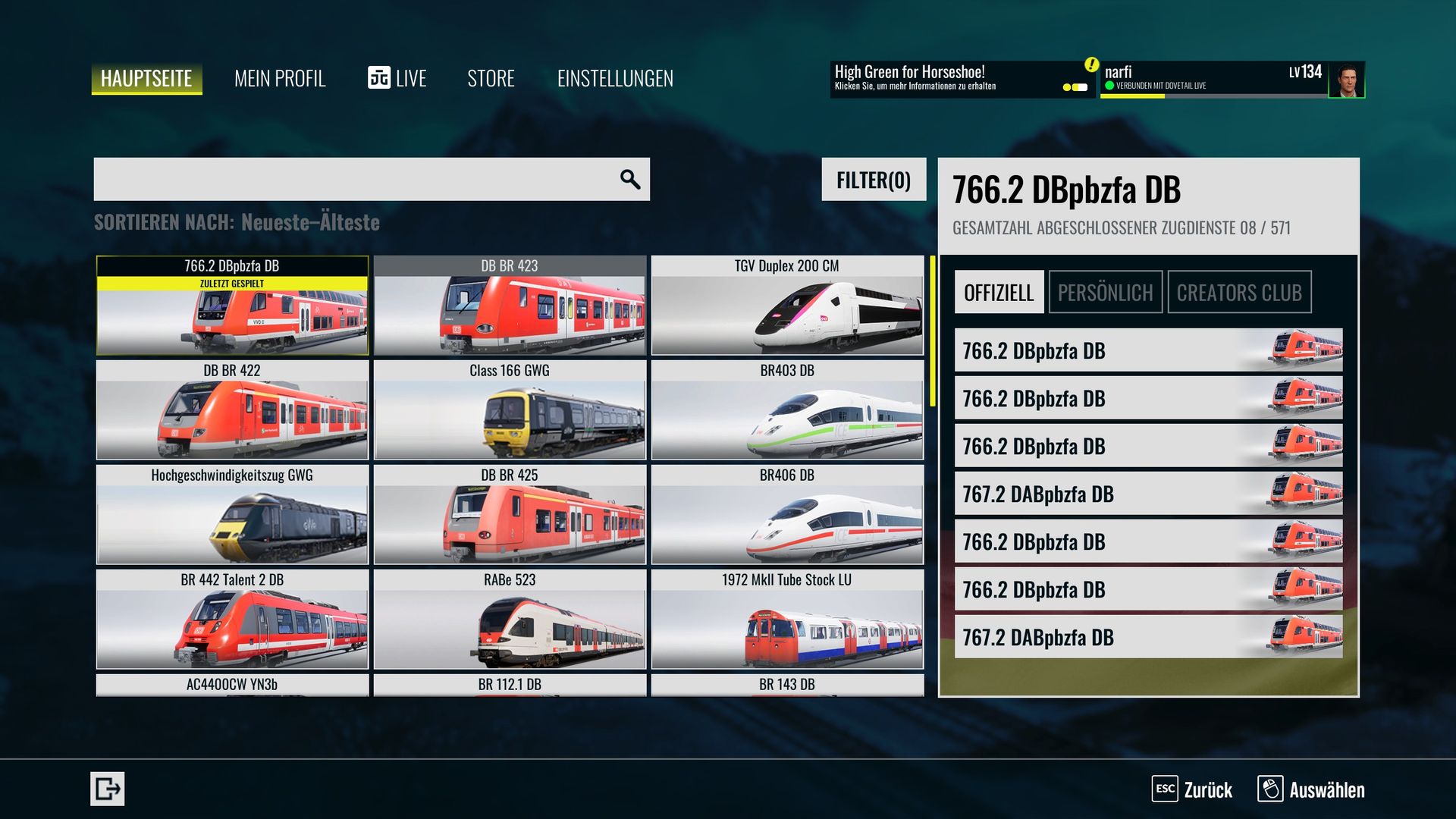Open the Store page
1456x819 pixels.
point(491,78)
